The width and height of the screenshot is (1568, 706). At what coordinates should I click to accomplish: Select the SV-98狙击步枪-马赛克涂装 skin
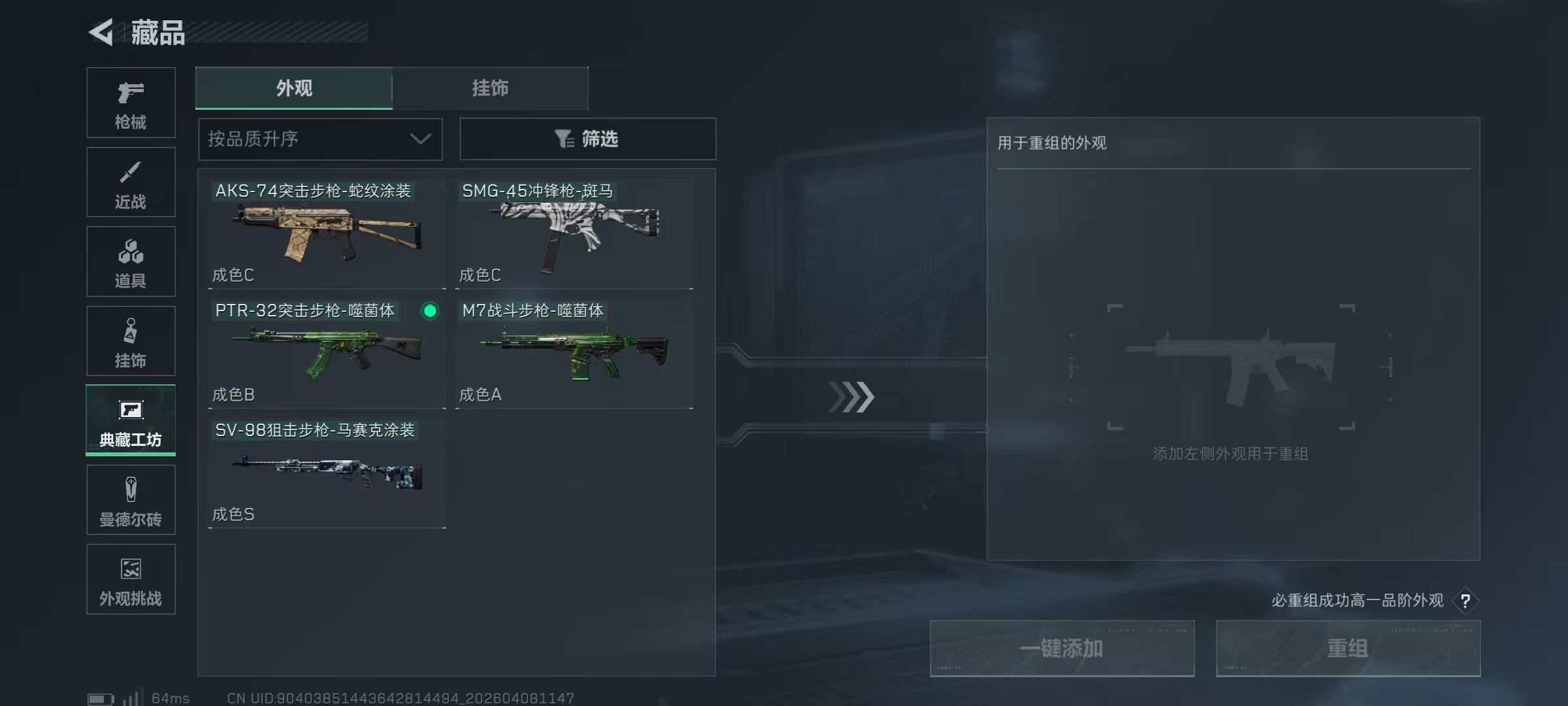(325, 472)
